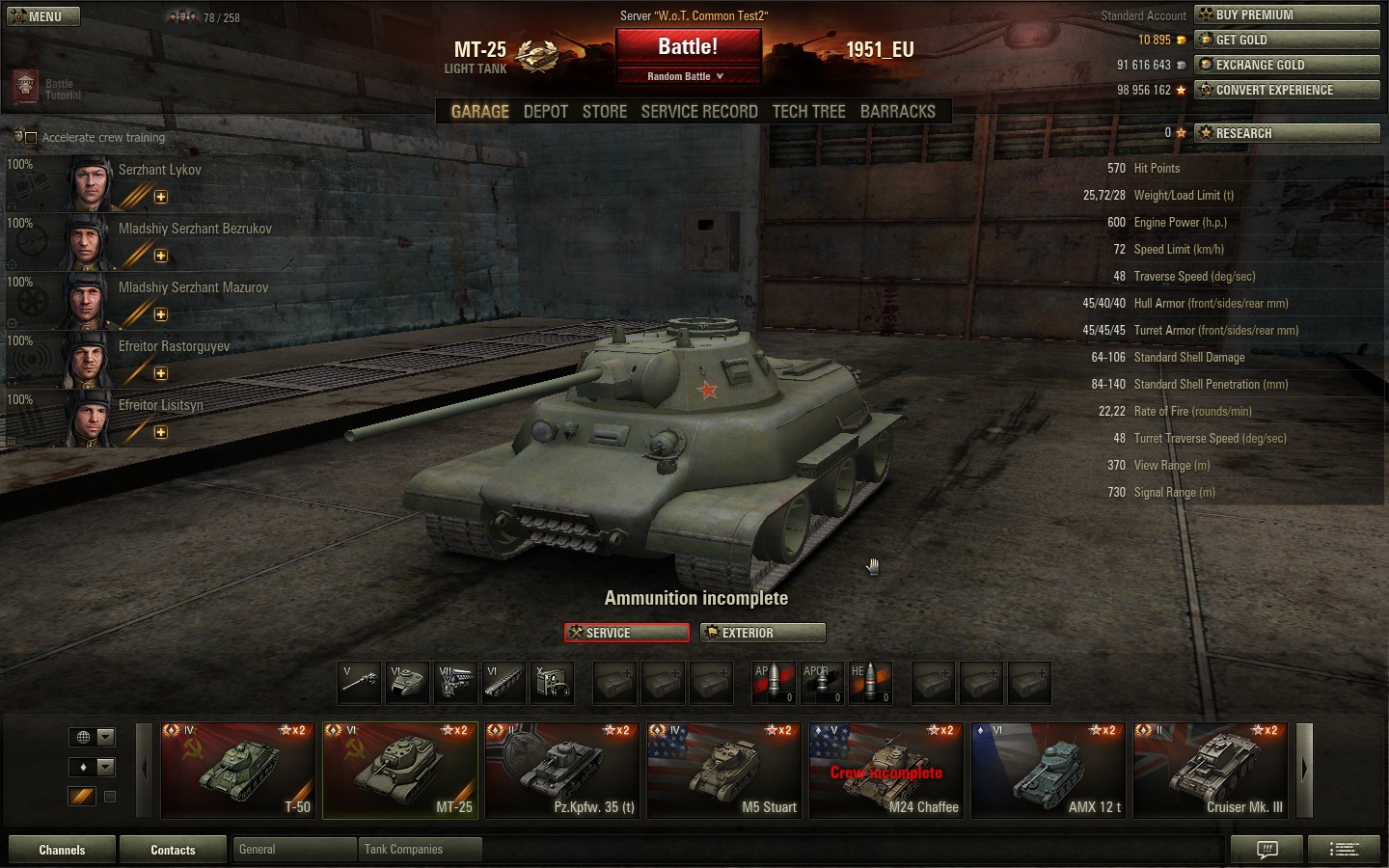1389x868 pixels.
Task: Open the Contacts list
Action: point(173,850)
